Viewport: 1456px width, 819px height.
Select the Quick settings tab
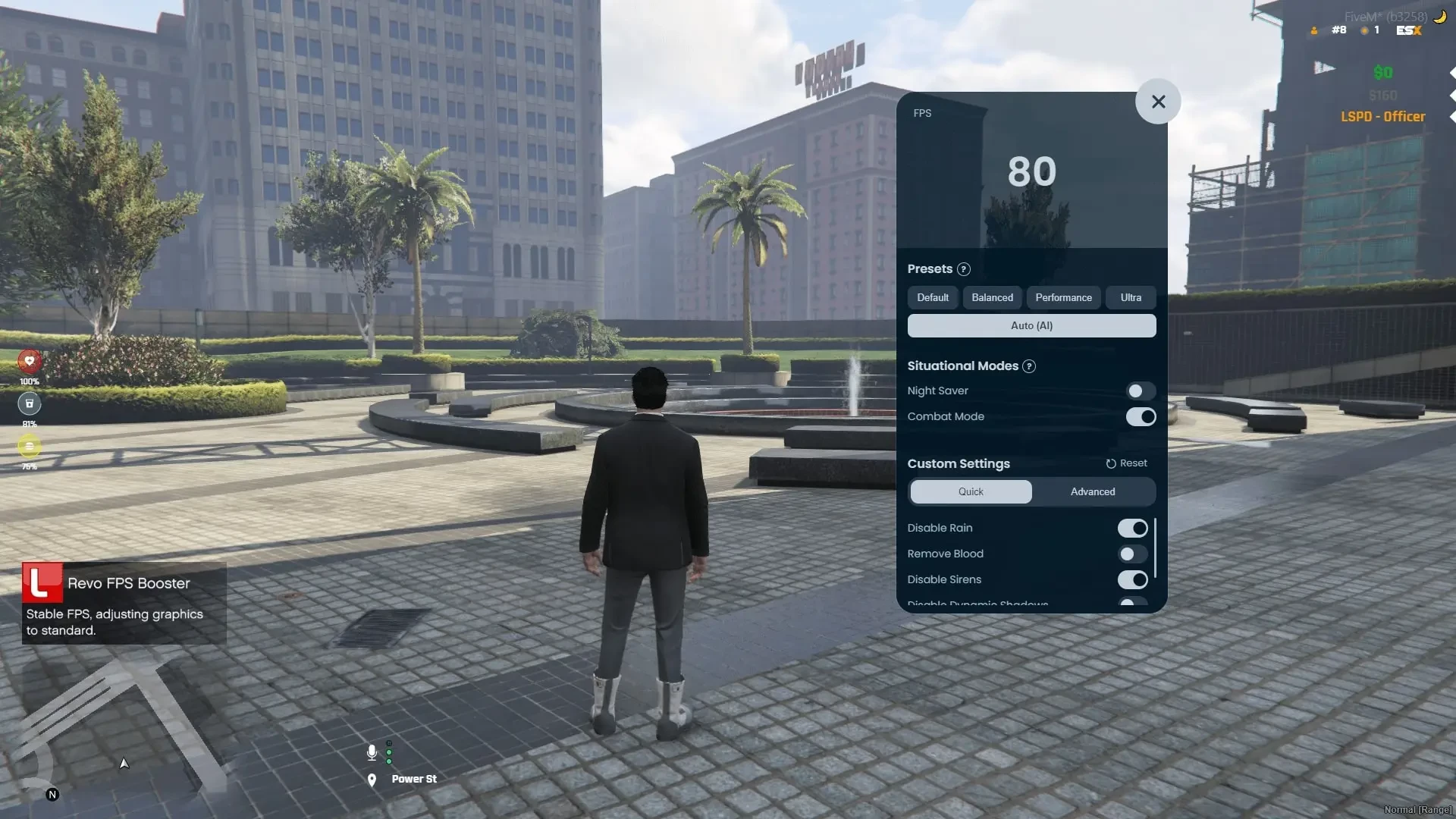click(x=970, y=491)
